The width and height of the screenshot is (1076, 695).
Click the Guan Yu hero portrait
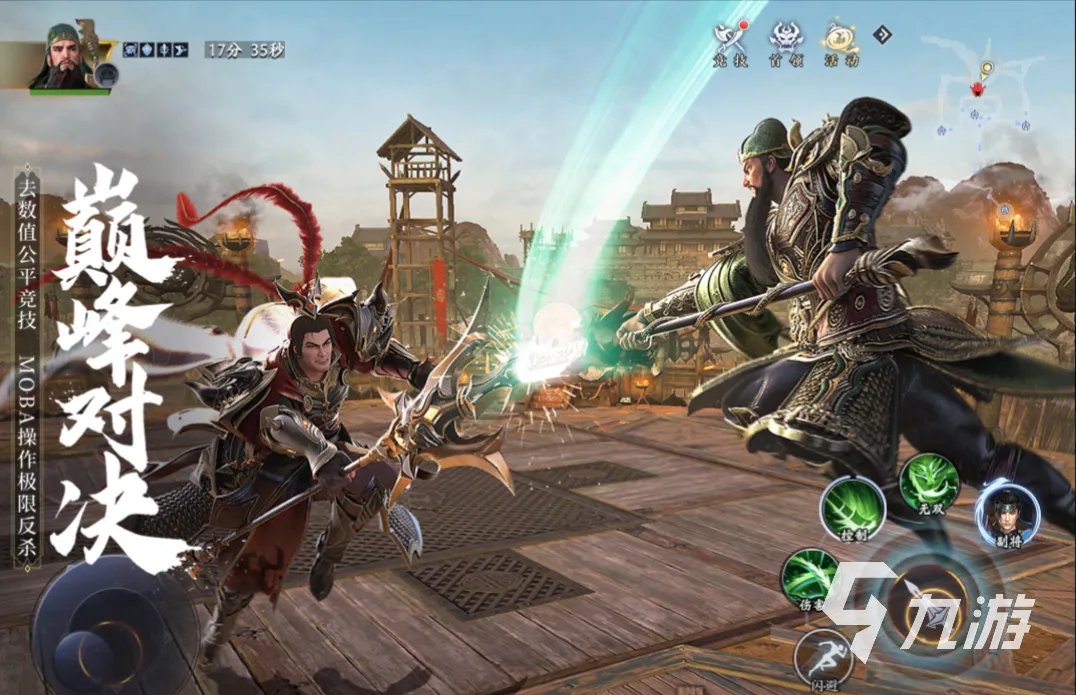[x=70, y=57]
